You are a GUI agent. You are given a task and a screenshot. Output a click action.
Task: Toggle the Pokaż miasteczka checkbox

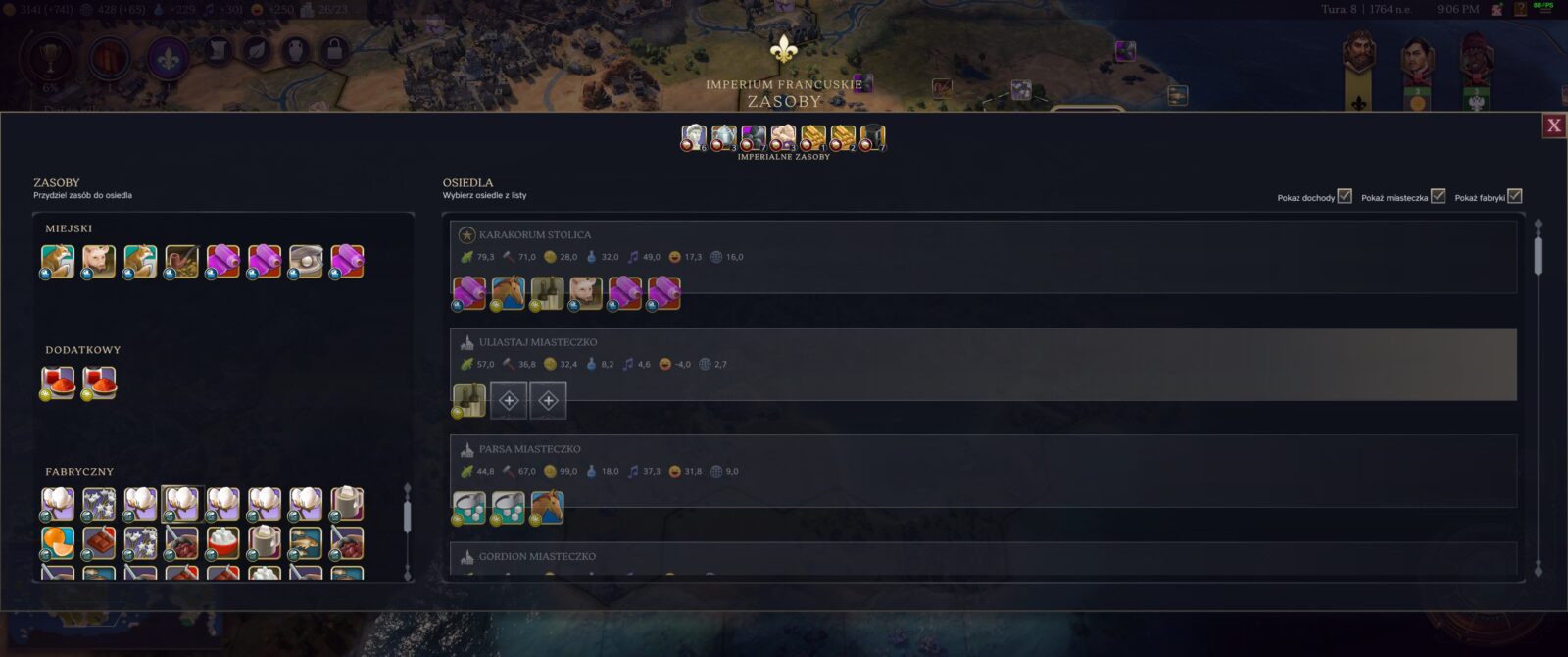[x=1438, y=196]
